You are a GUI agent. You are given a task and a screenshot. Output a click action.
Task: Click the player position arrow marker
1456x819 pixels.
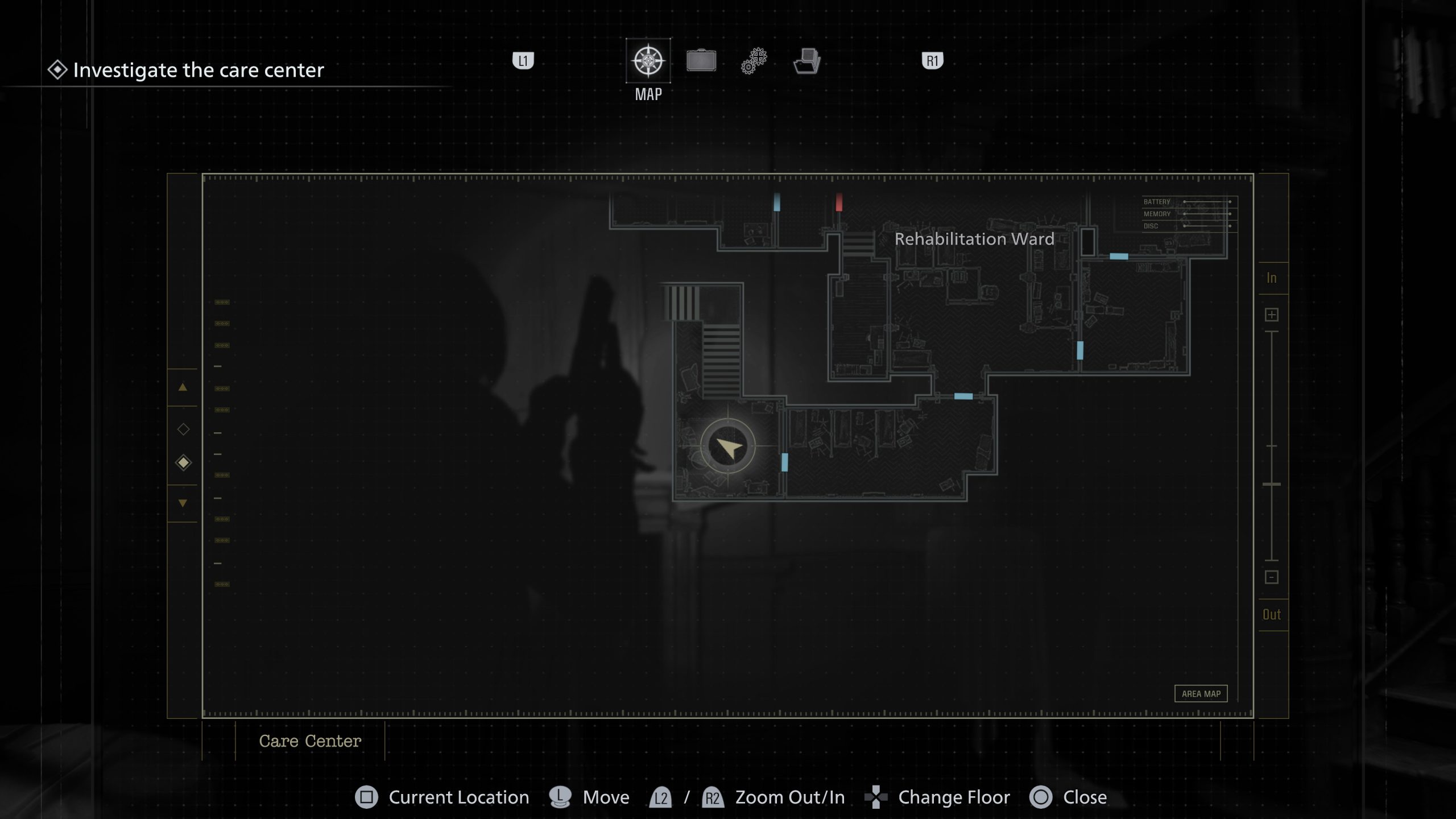[x=728, y=447]
